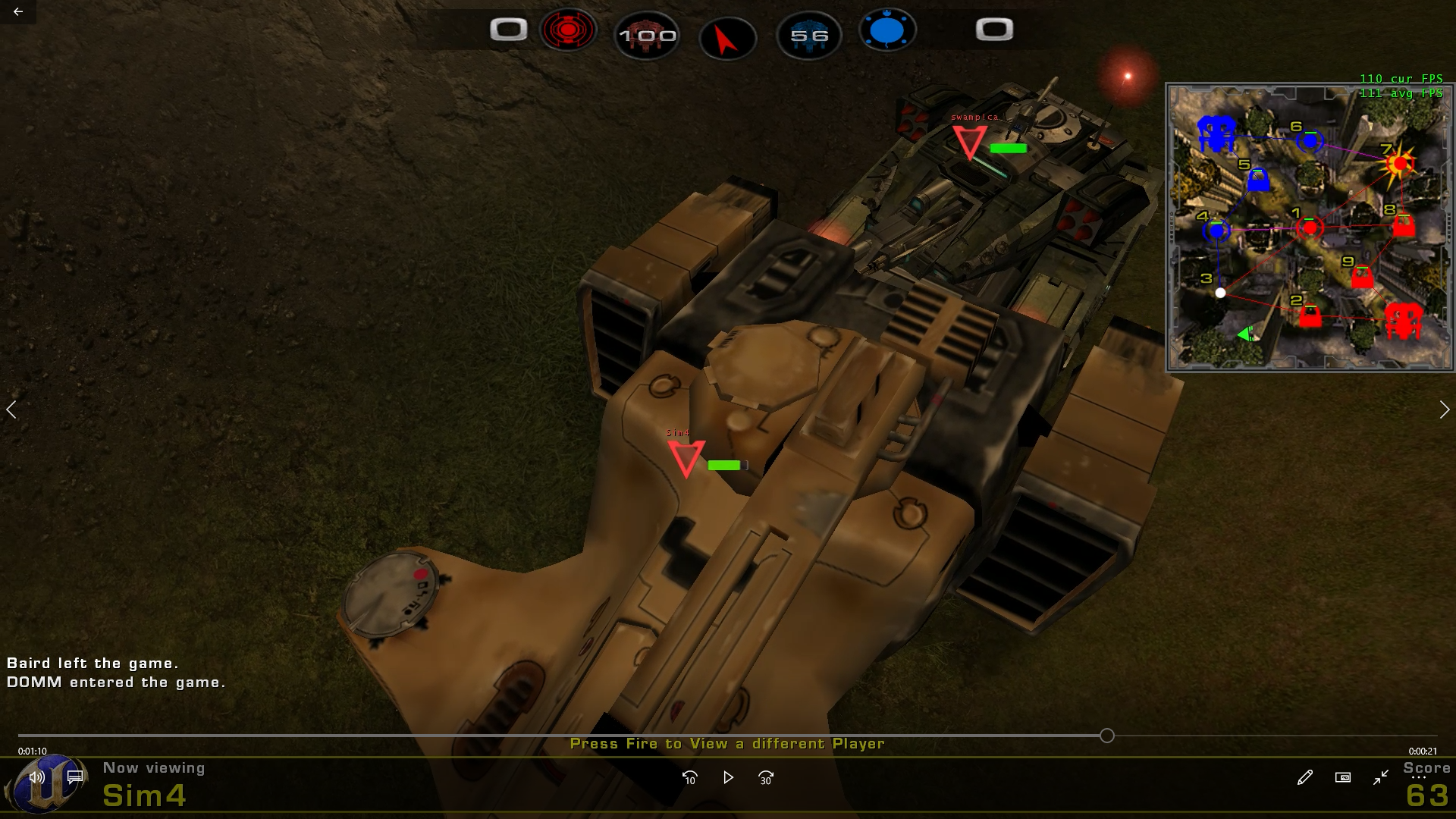Choose power node 9 on the minimap

coord(1362,277)
